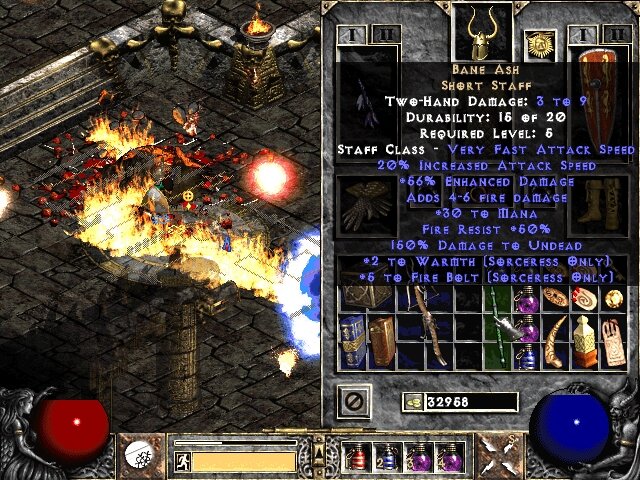Image resolution: width=640 pixels, height=480 pixels.
Task: Toggle the run/walk button
Action: pyautogui.click(x=183, y=461)
